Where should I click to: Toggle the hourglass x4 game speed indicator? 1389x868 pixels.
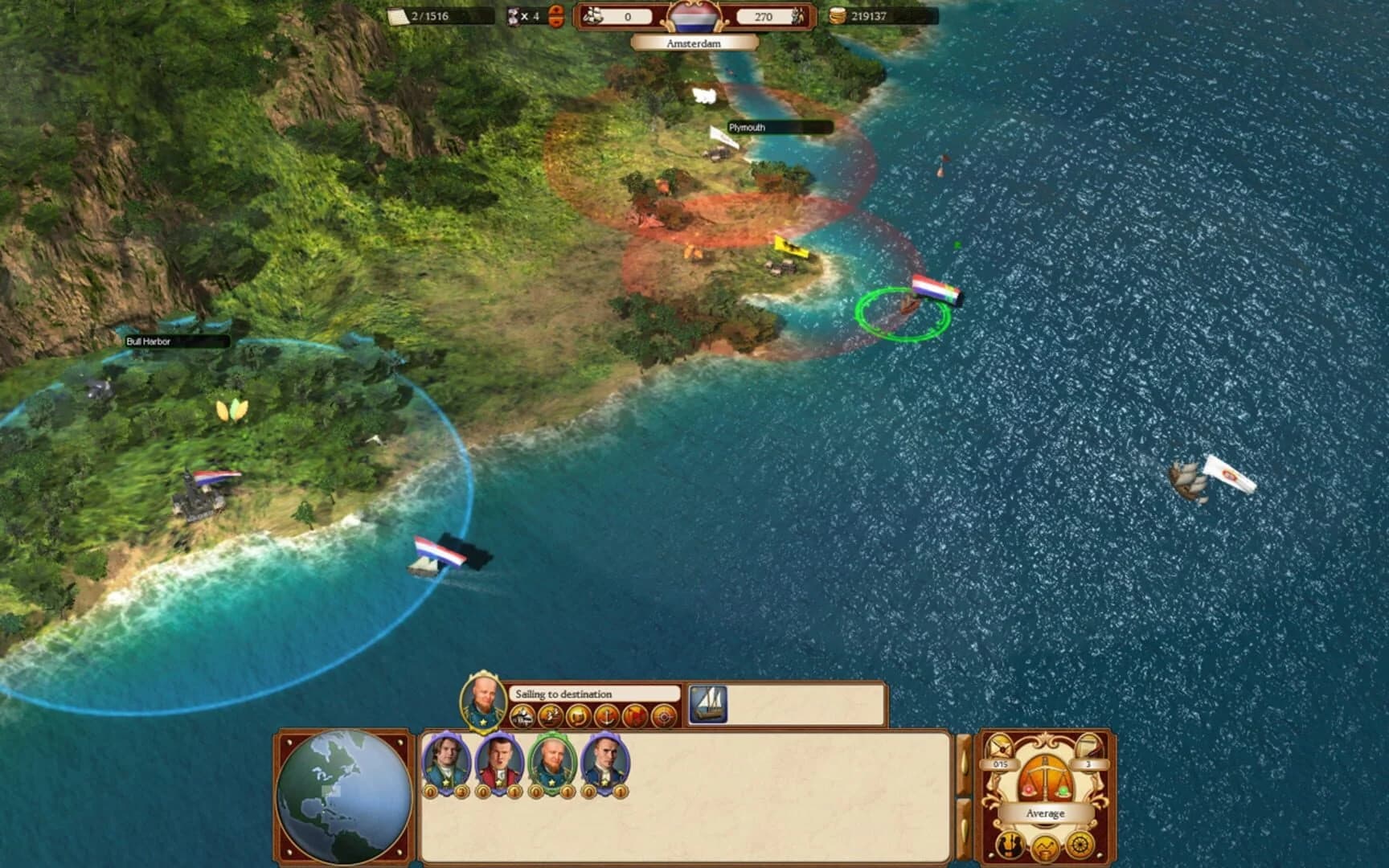pos(522,16)
